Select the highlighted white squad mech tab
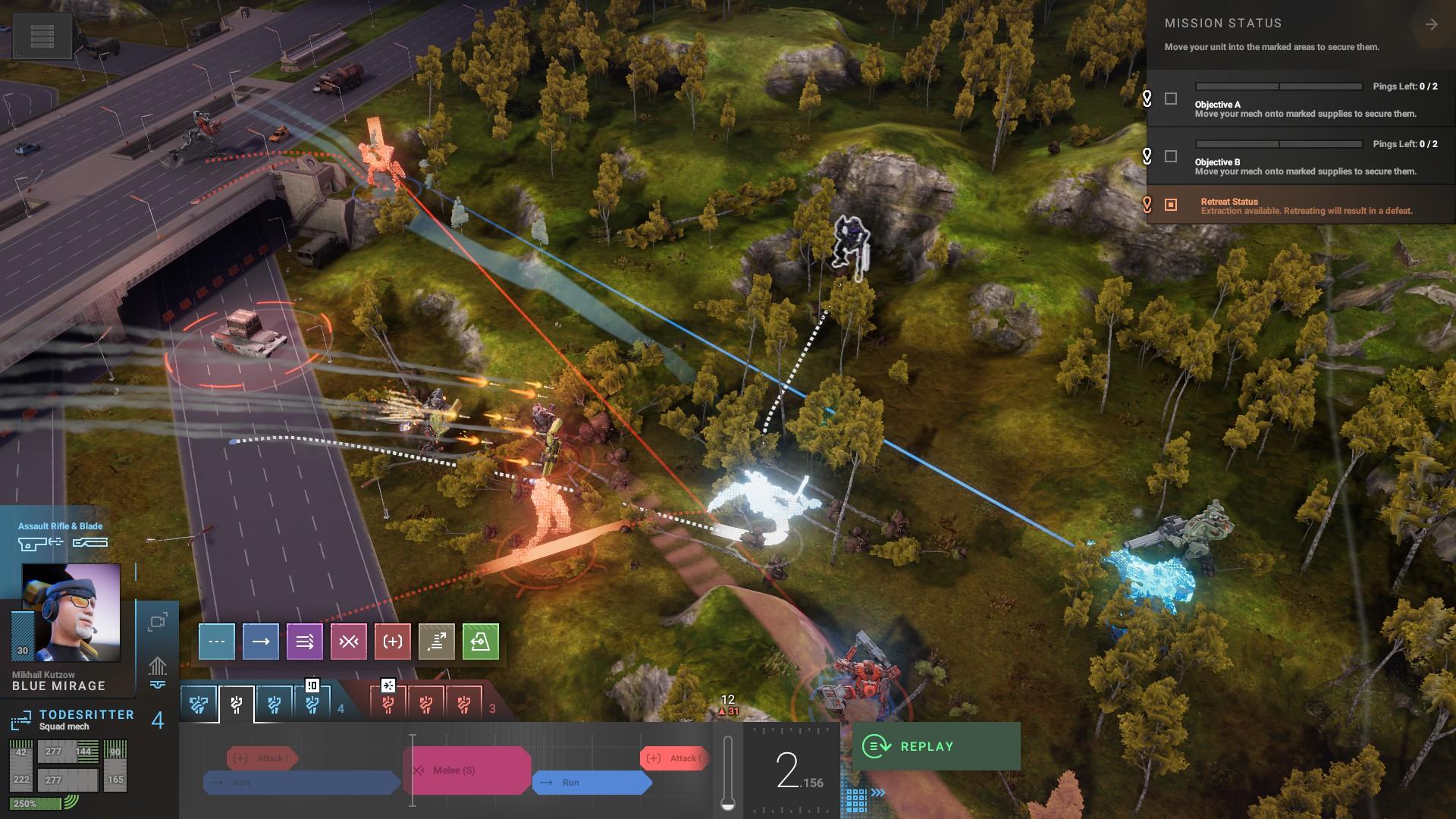This screenshot has width=1456, height=819. (x=237, y=705)
